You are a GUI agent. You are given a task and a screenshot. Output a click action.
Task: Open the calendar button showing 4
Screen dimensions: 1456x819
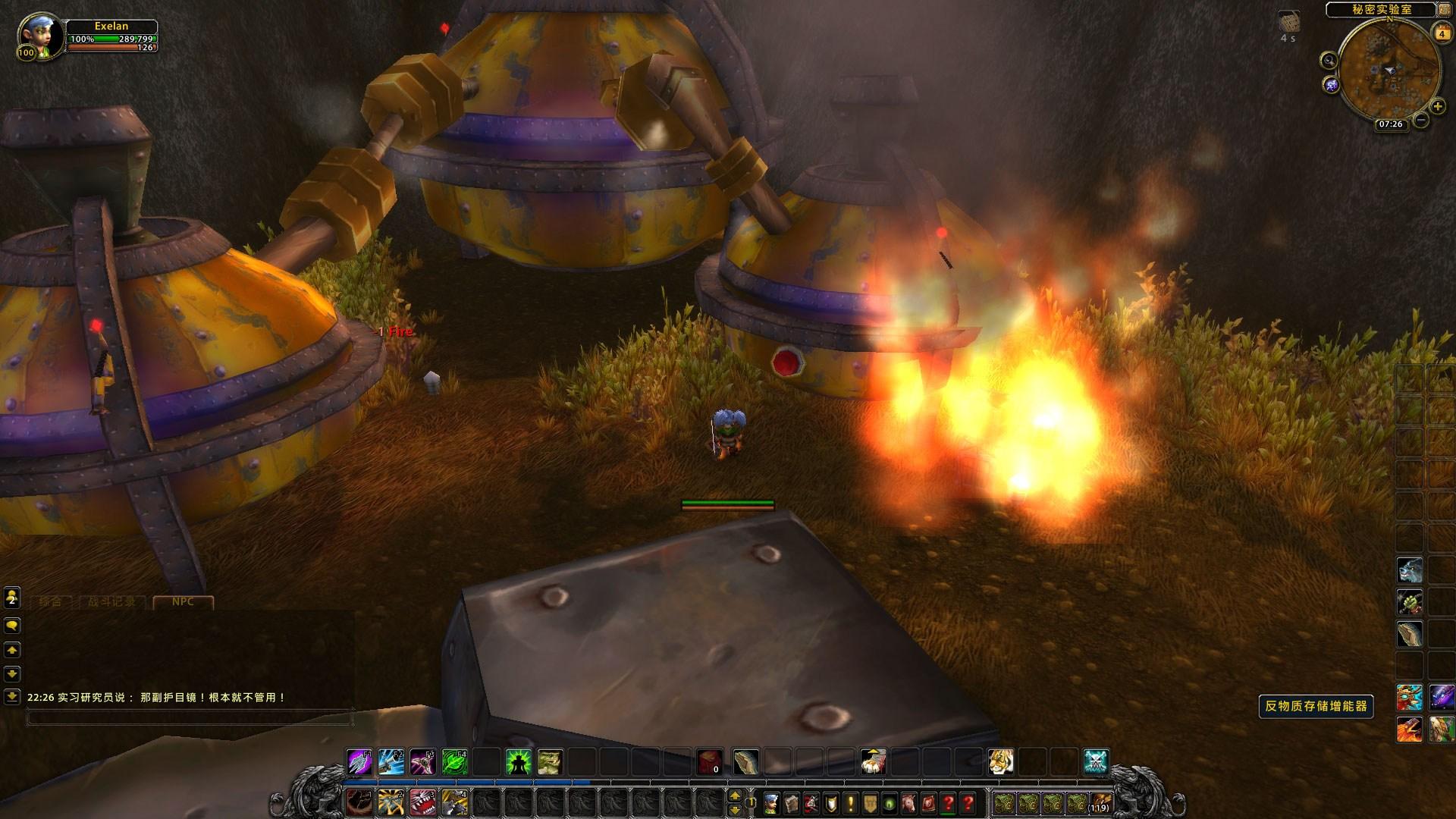tap(1440, 33)
